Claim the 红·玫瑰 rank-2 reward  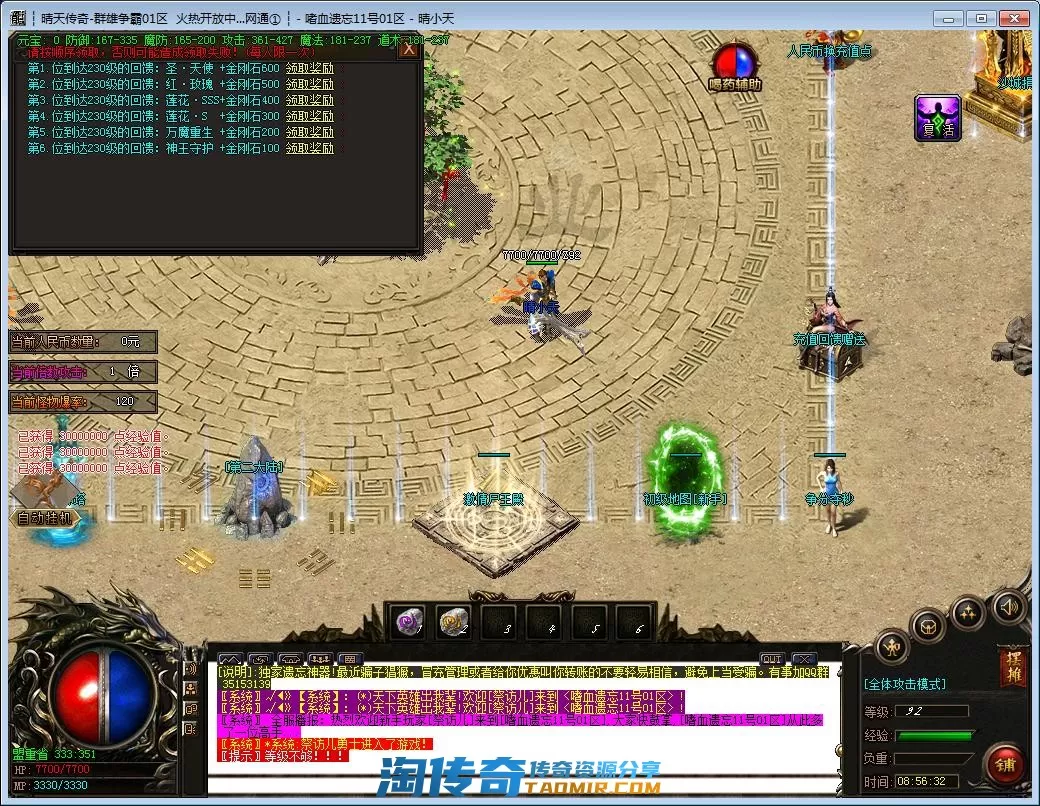pyautogui.click(x=310, y=84)
